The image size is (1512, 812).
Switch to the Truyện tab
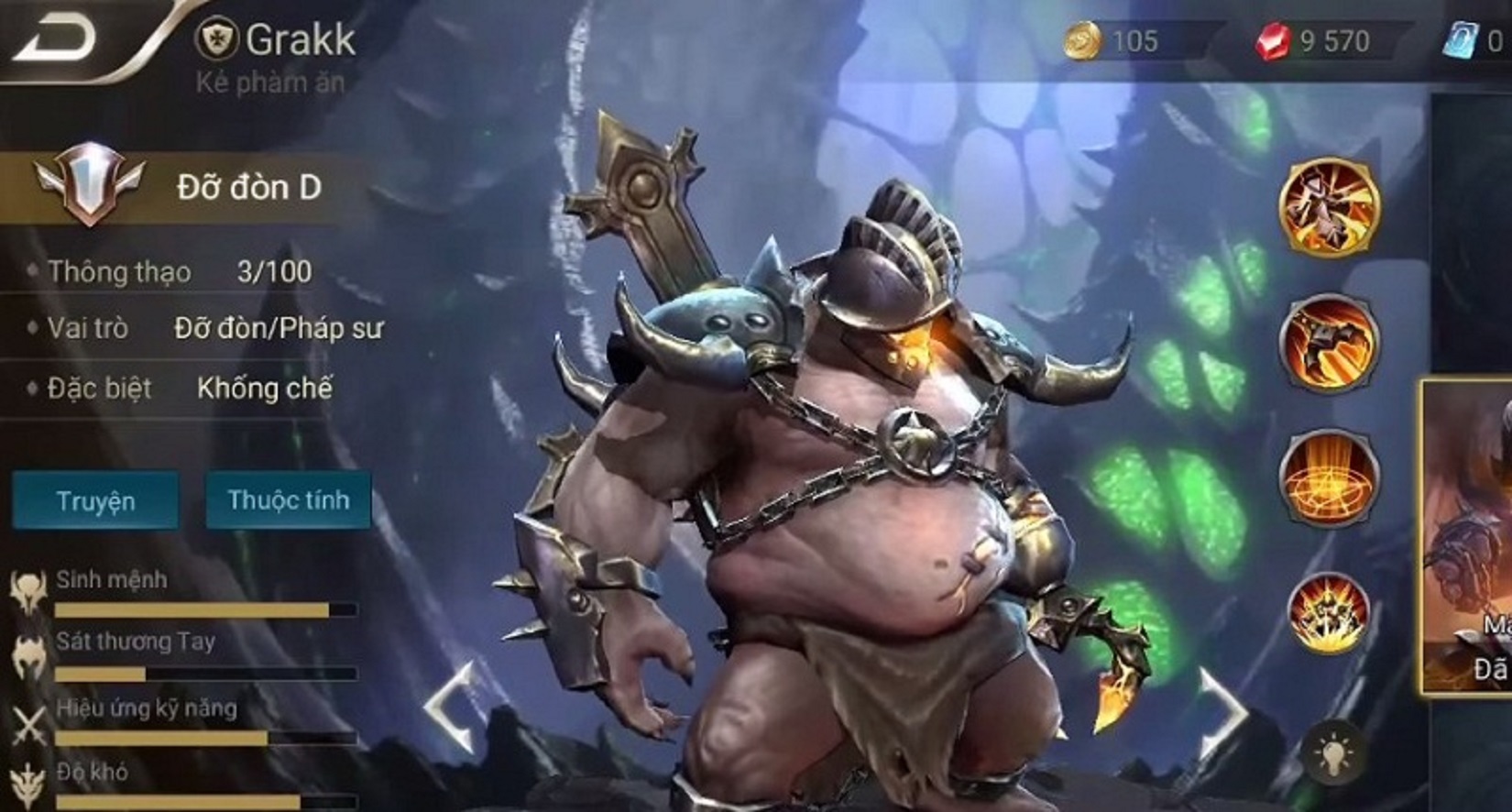point(94,500)
